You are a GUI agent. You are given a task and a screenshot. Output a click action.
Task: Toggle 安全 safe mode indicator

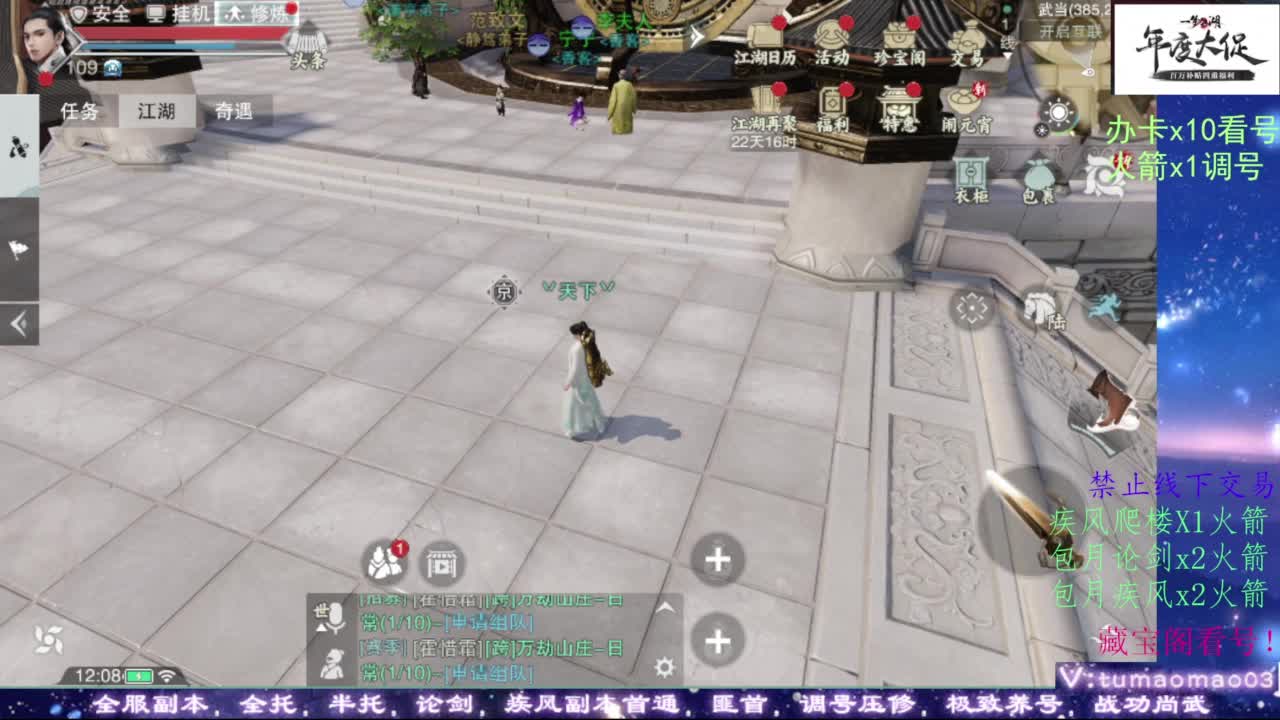108,14
